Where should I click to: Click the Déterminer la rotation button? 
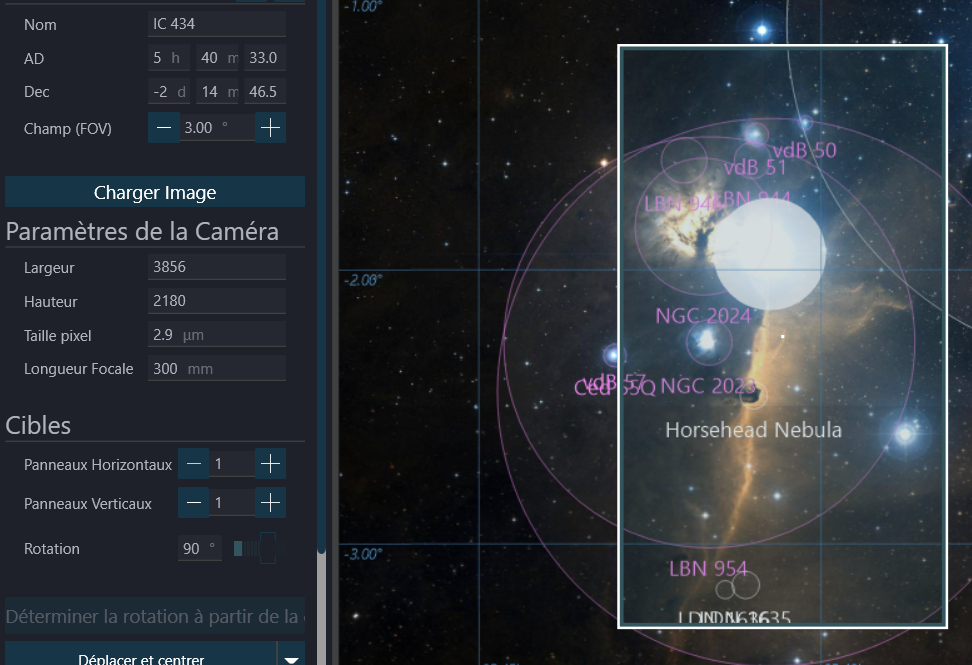click(x=155, y=617)
